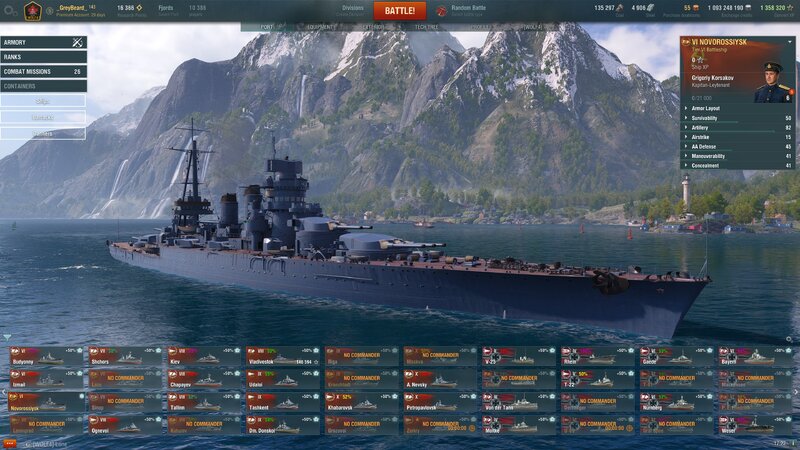Switch to the Equipment tab
The height and width of the screenshot is (450, 800).
(x=322, y=27)
